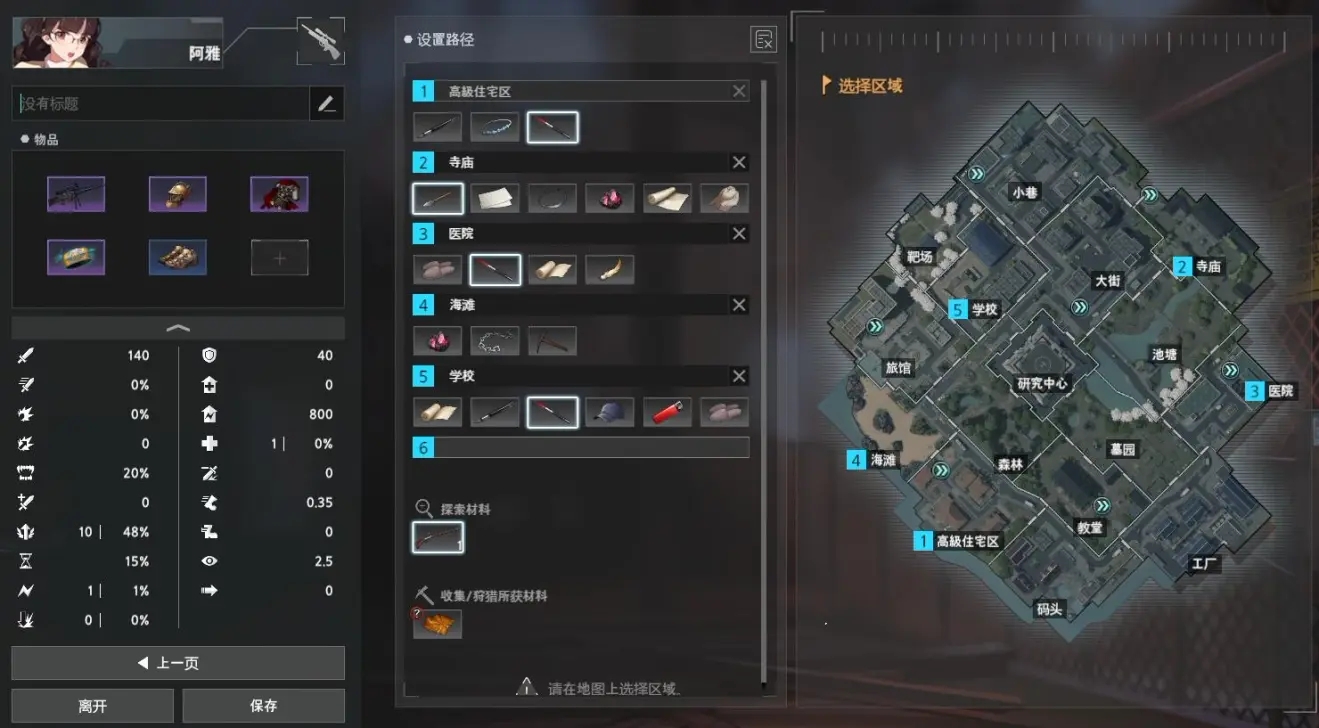Go back with the 上一页 button
The width and height of the screenshot is (1319, 728).
point(178,663)
